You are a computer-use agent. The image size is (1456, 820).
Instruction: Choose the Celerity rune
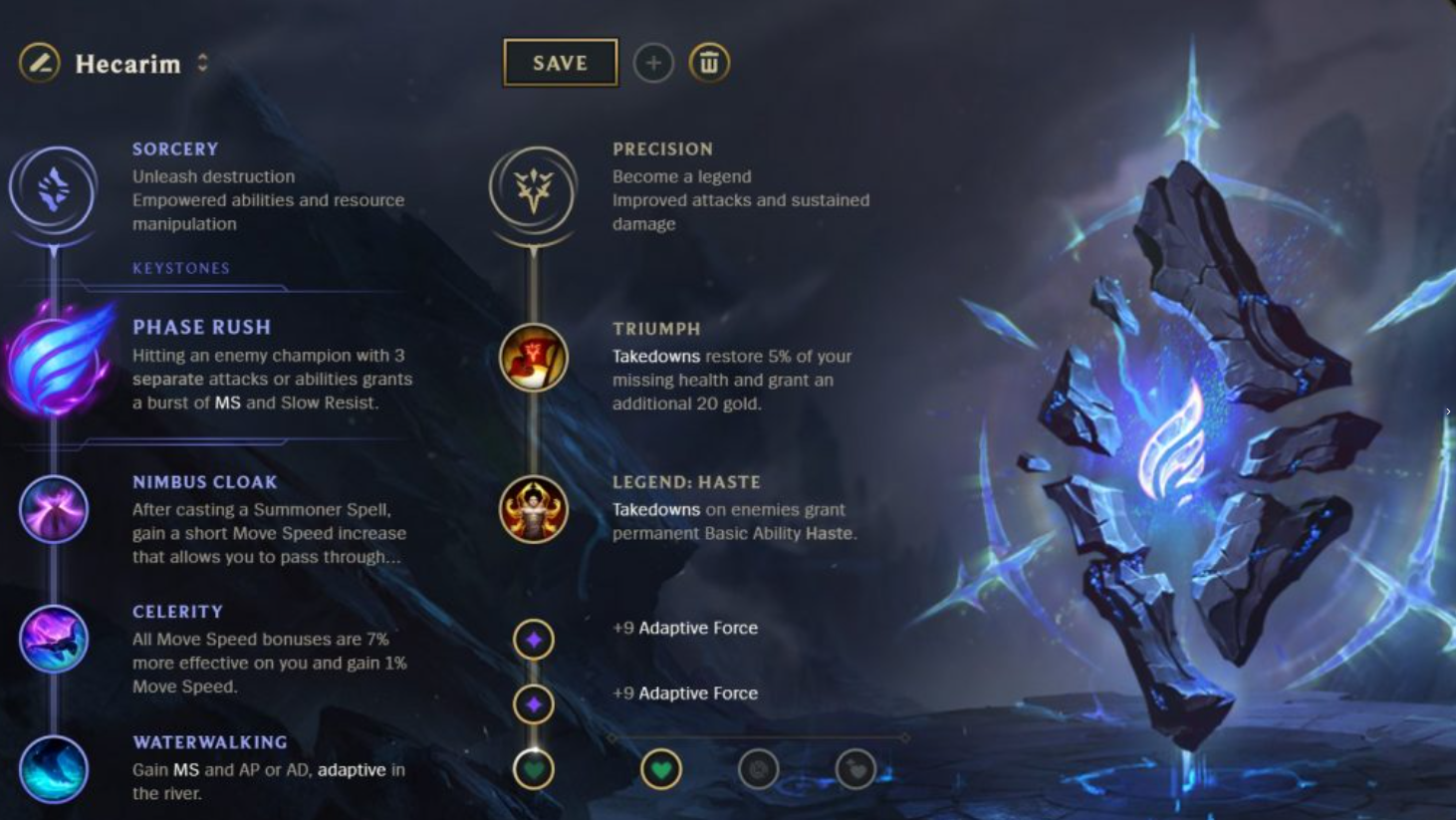click(x=54, y=639)
